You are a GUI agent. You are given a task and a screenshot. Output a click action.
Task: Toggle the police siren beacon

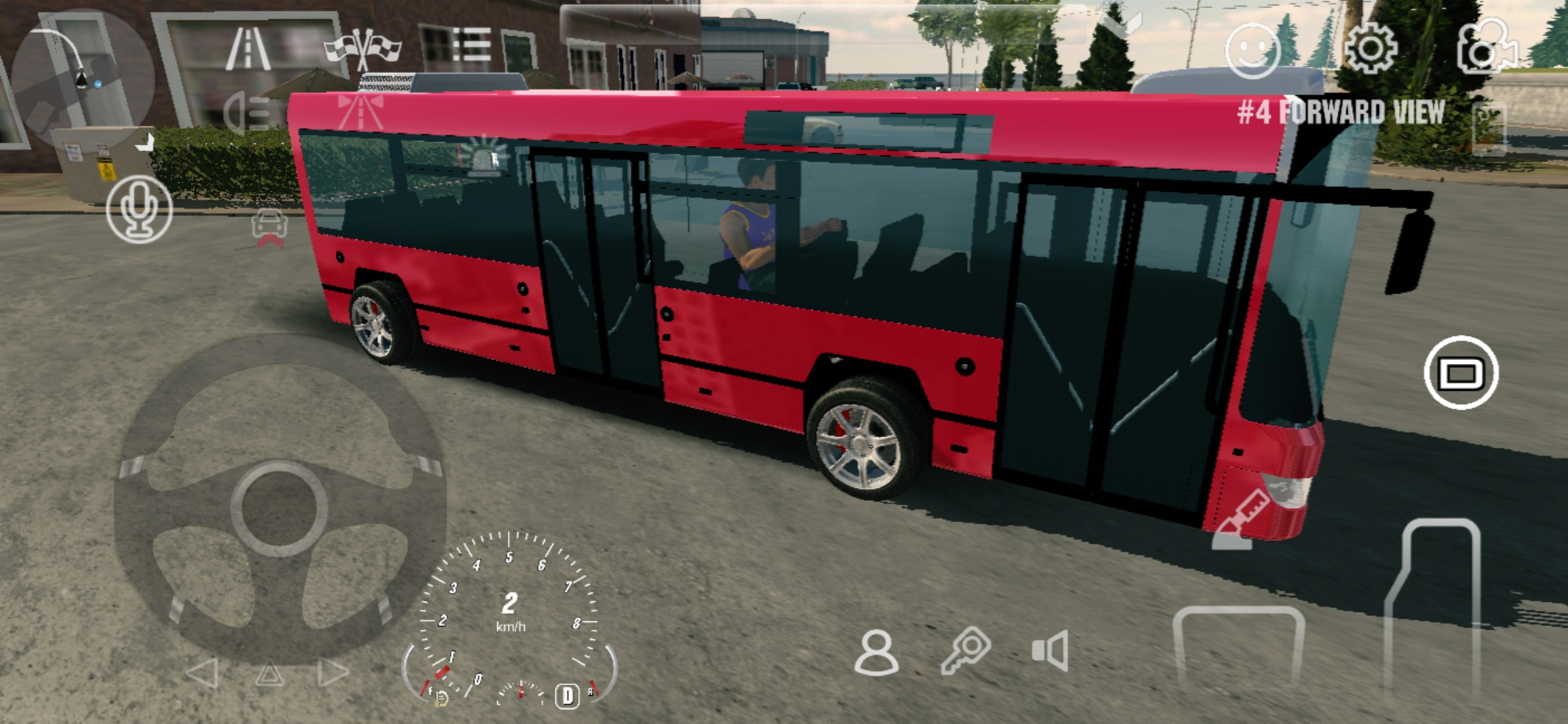[x=484, y=156]
